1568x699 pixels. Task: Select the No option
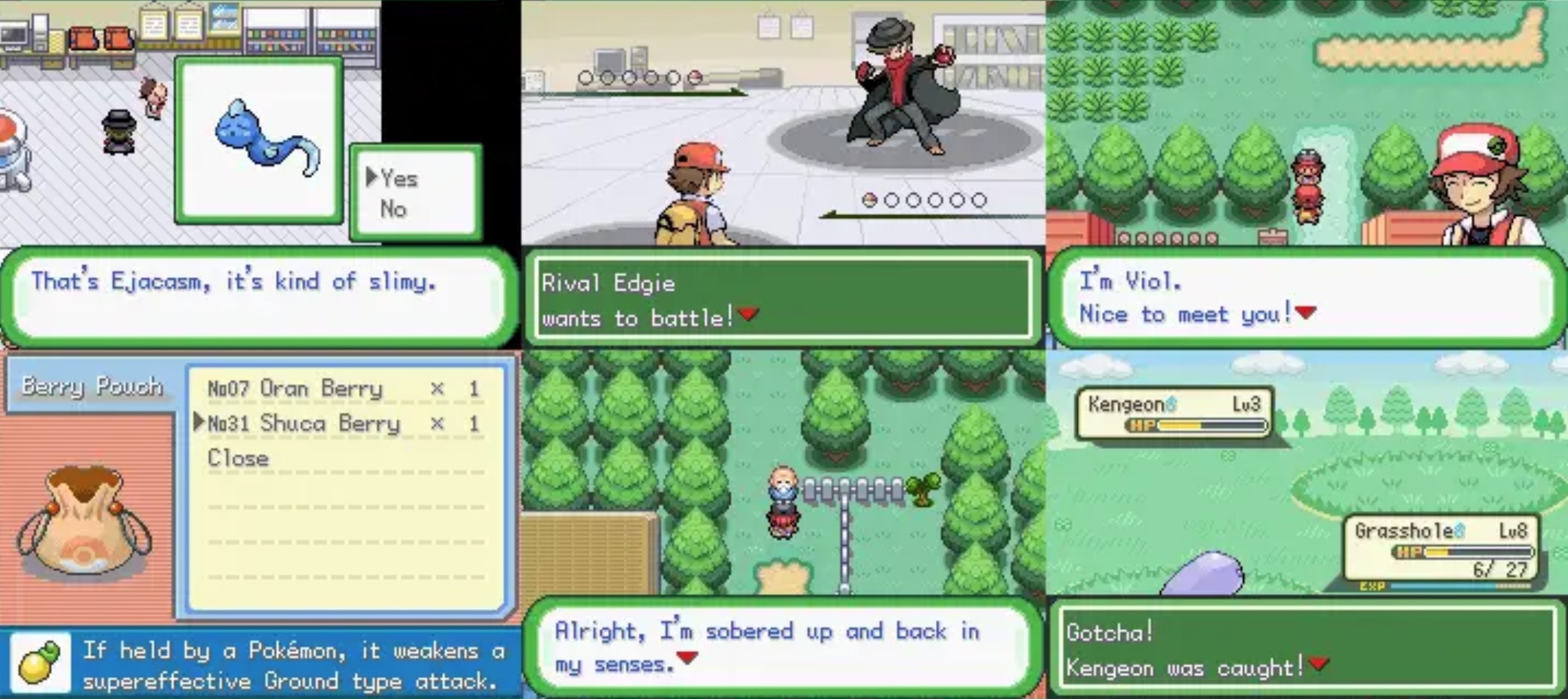click(395, 209)
